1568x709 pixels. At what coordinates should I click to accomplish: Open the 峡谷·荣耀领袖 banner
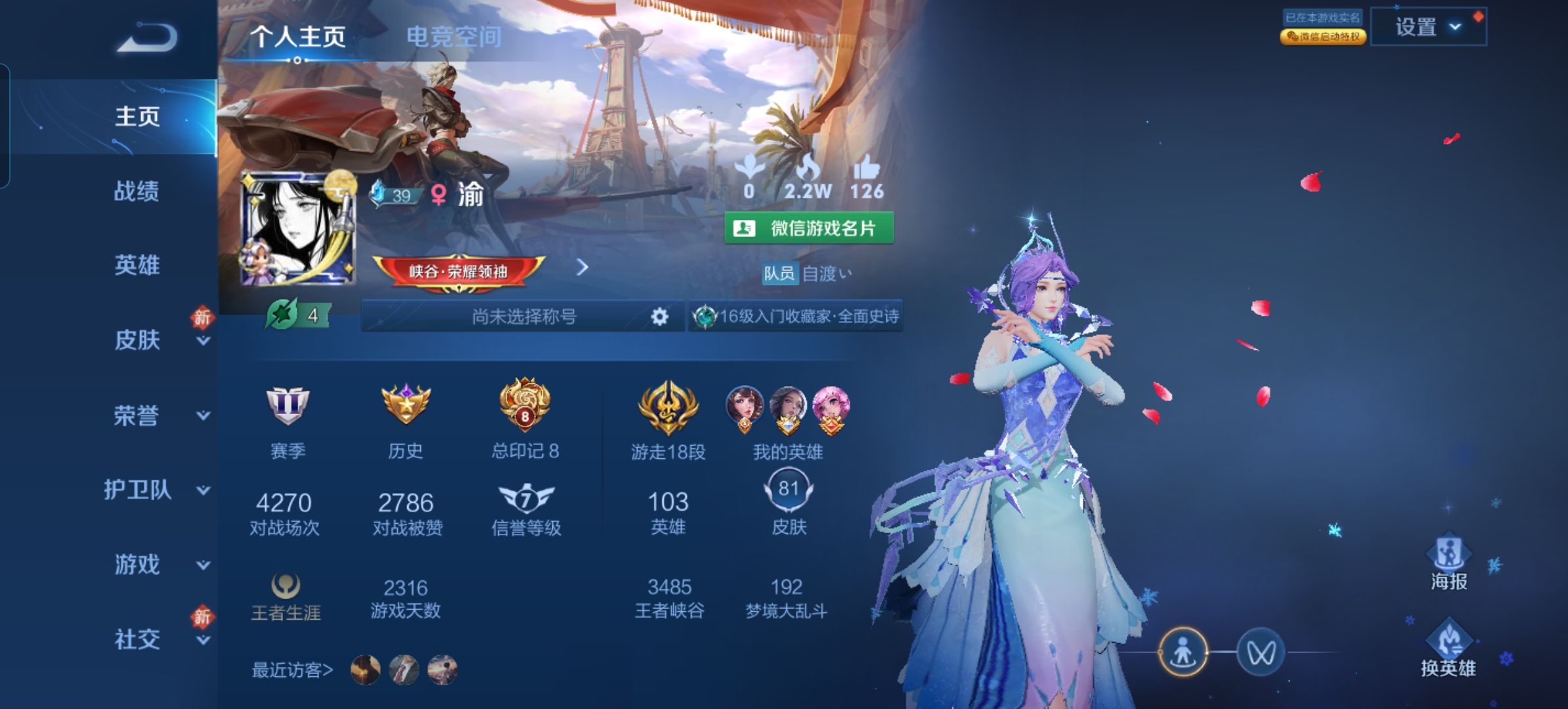coord(458,271)
